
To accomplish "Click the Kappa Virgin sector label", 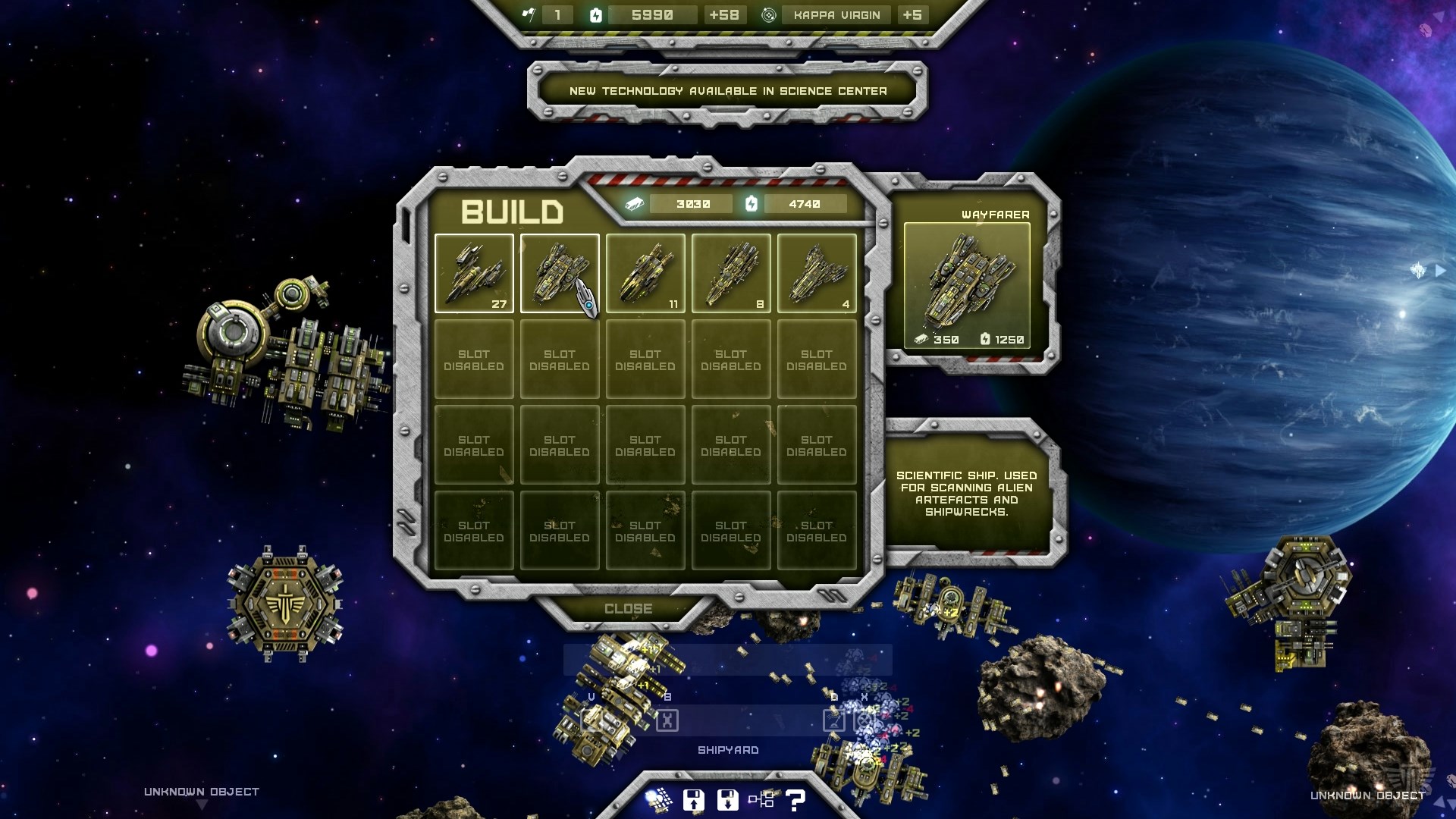I will point(835,14).
